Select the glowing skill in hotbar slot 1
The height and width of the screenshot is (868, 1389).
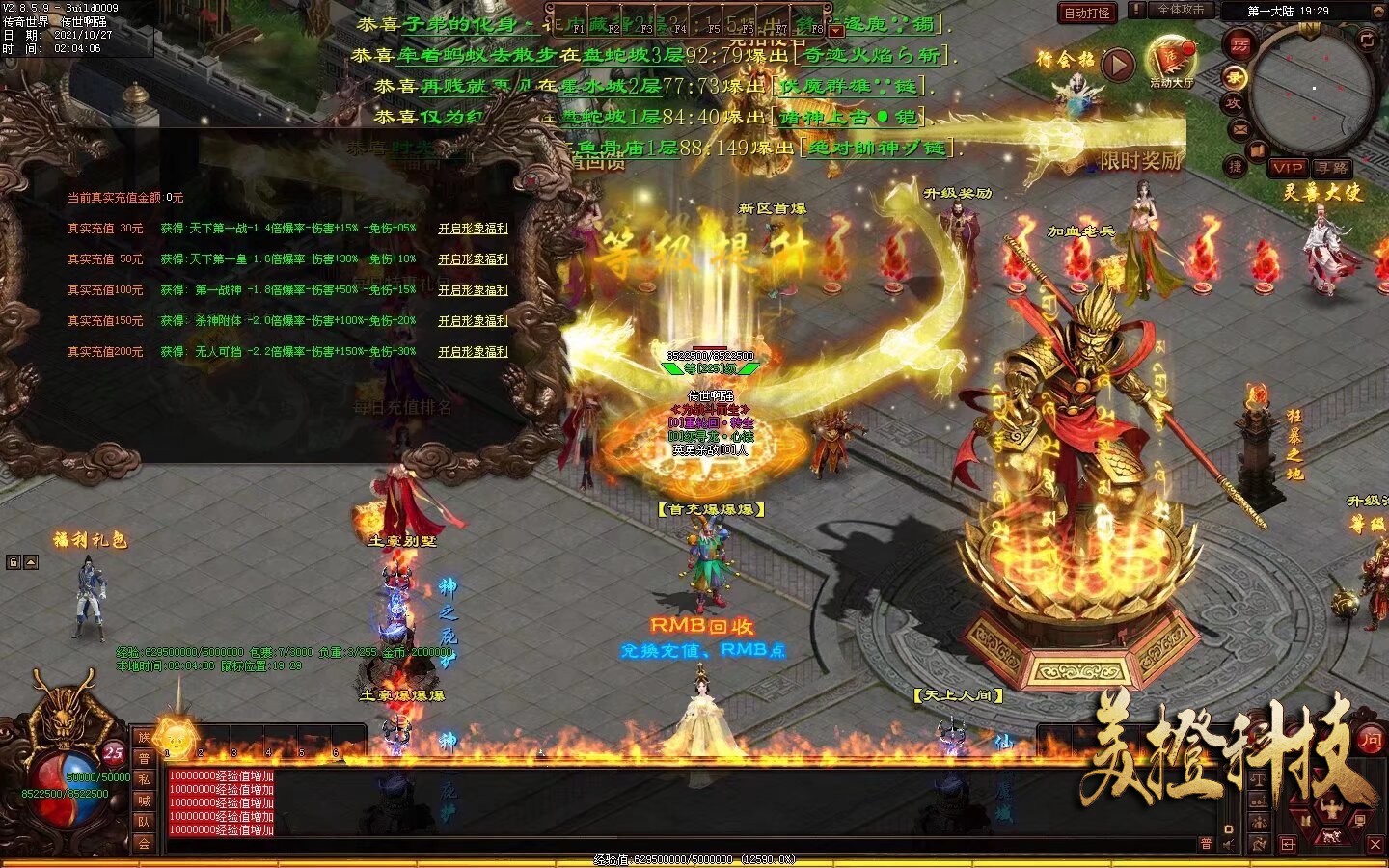175,740
